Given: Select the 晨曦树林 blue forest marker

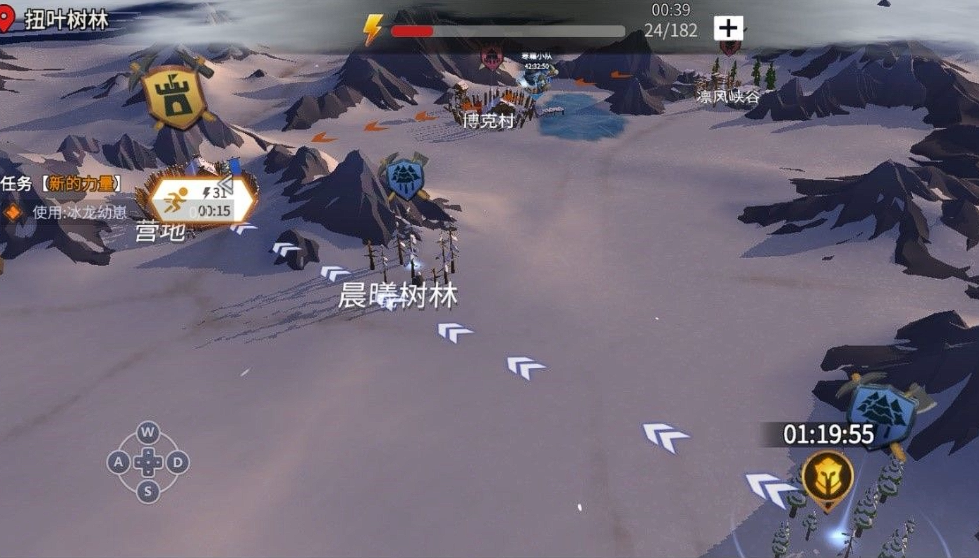Looking at the screenshot, I should tap(404, 178).
